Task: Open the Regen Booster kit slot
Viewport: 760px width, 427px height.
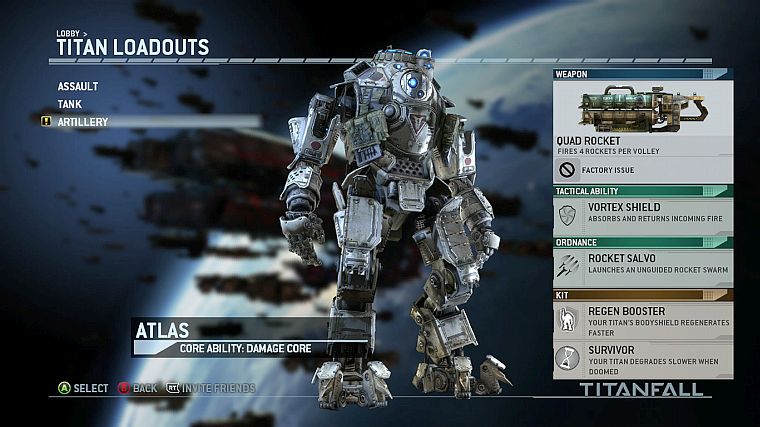Action: tap(642, 318)
